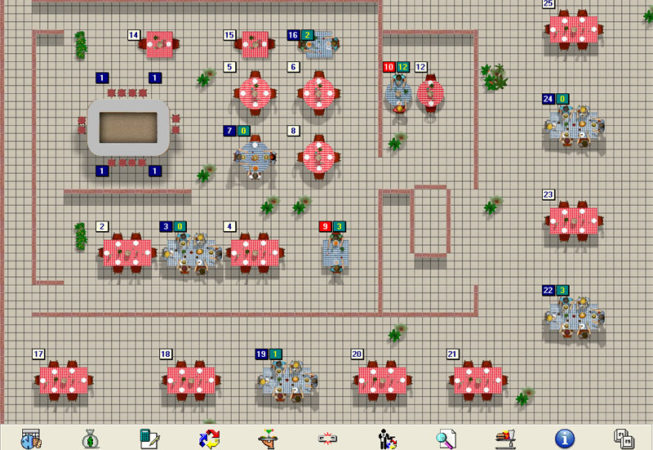The height and width of the screenshot is (450, 653).
Task: Show the blue information button
Action: [x=564, y=437]
